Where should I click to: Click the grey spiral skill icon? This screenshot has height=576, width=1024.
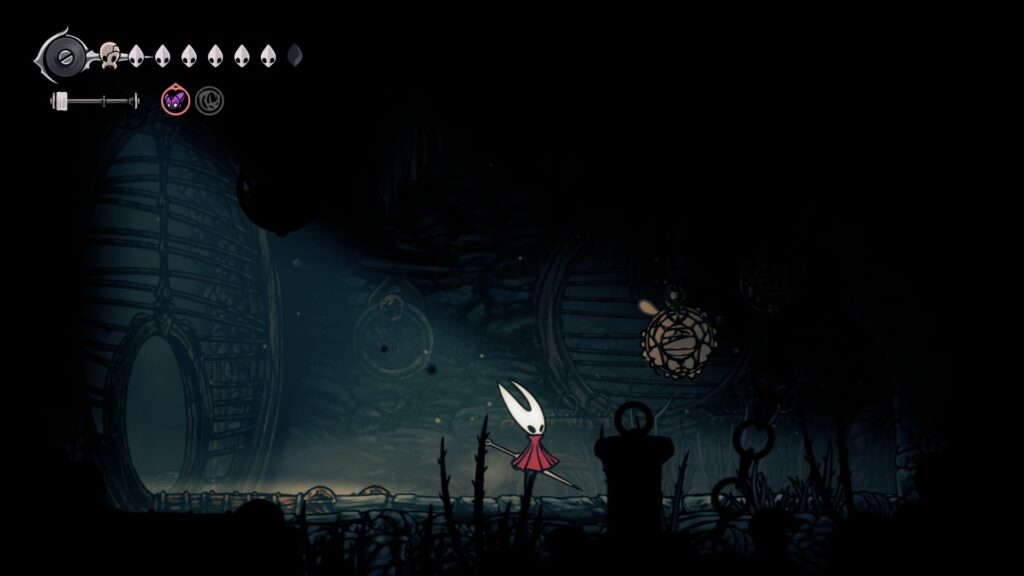tap(209, 100)
